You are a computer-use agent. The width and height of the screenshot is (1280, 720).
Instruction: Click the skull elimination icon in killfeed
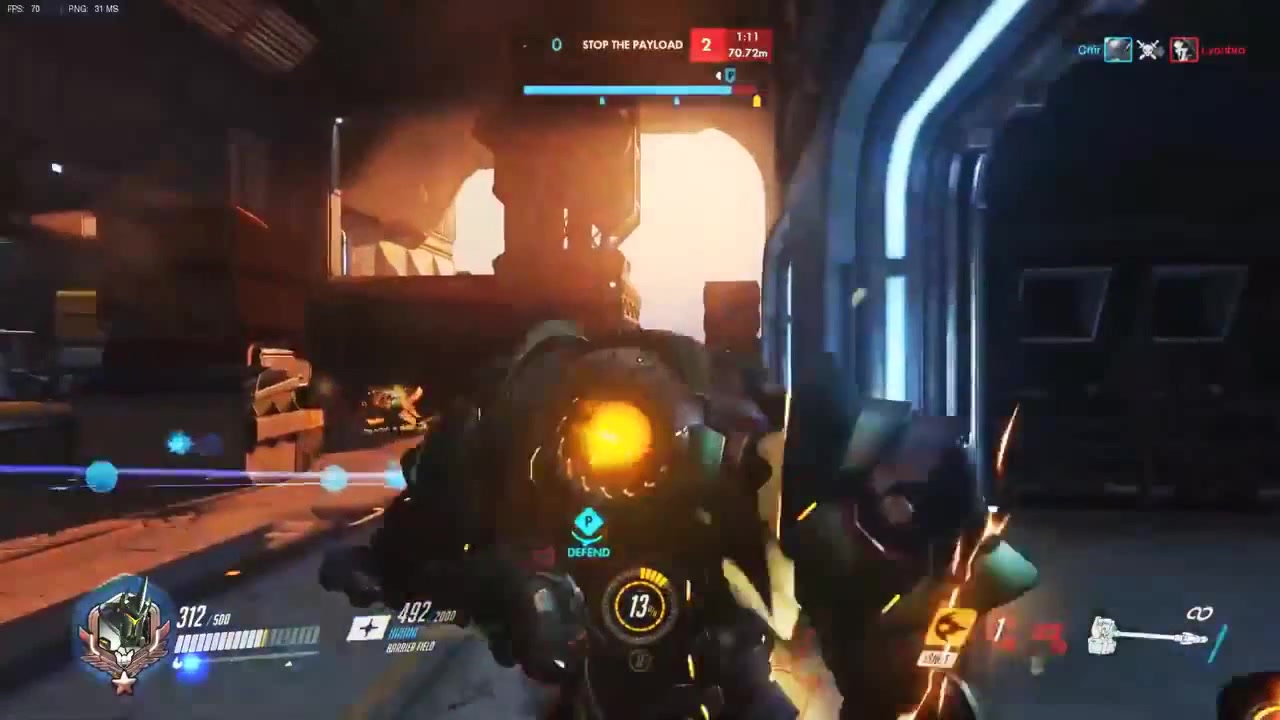[1149, 50]
